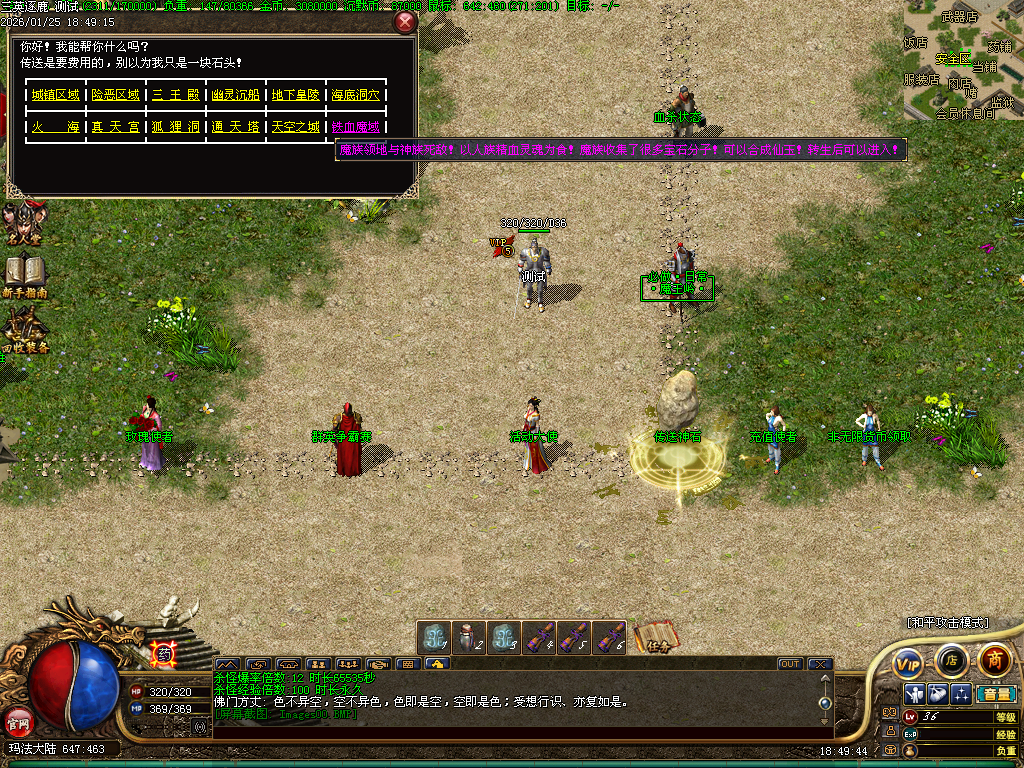The width and height of the screenshot is (1024, 768).
Task: Choose the 海底洞穴 destination
Action: [x=356, y=95]
